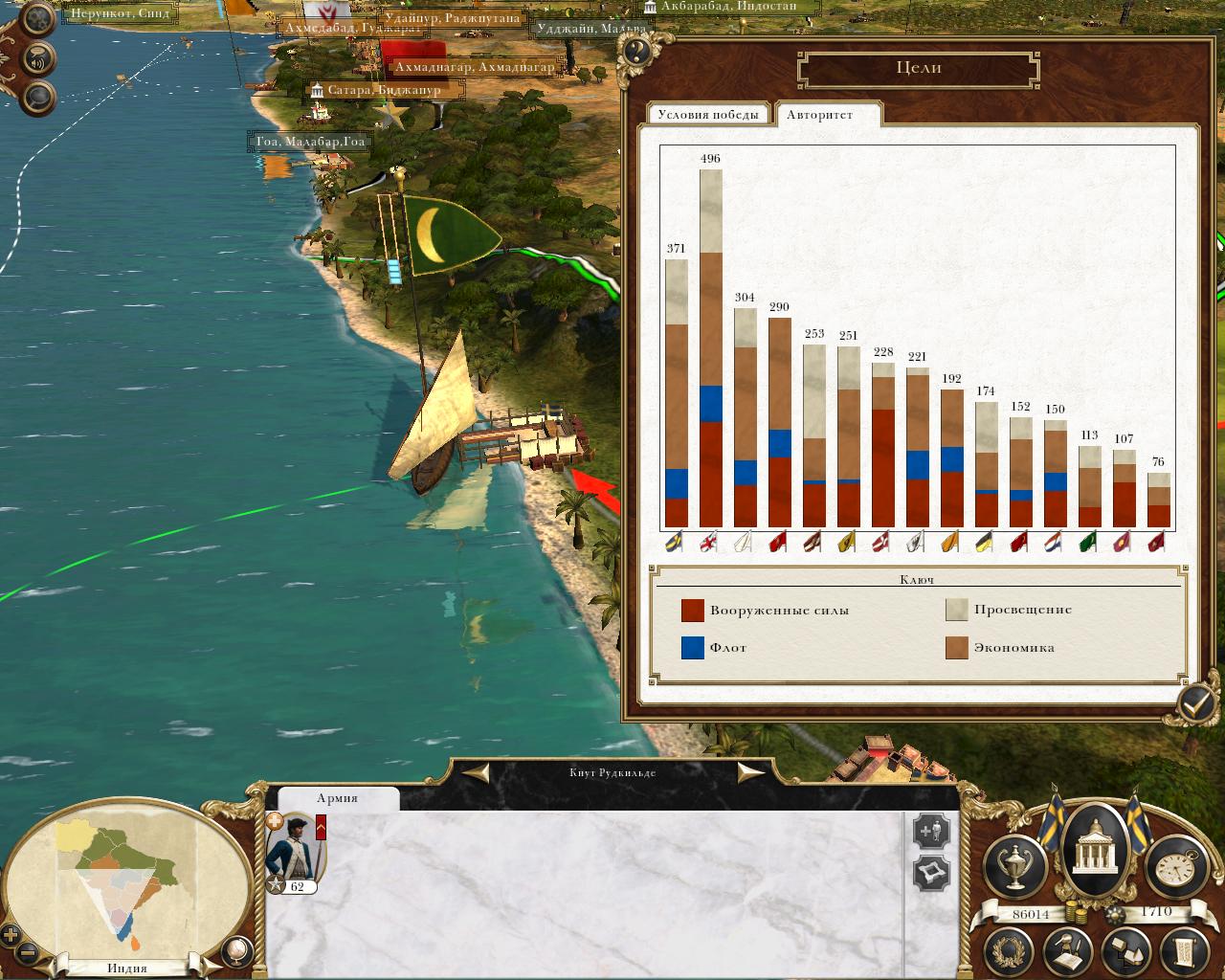Switch to the Условия победы tab
Viewport: 1225px width, 980px height.
709,115
